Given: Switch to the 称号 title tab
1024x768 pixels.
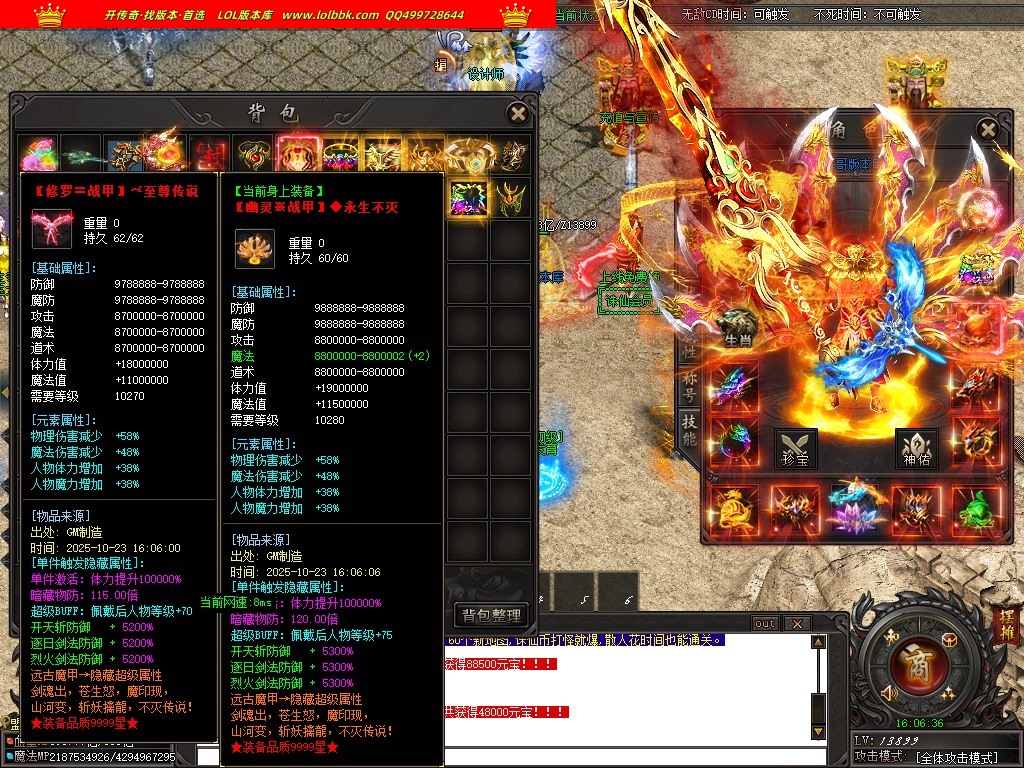Looking at the screenshot, I should (x=690, y=385).
